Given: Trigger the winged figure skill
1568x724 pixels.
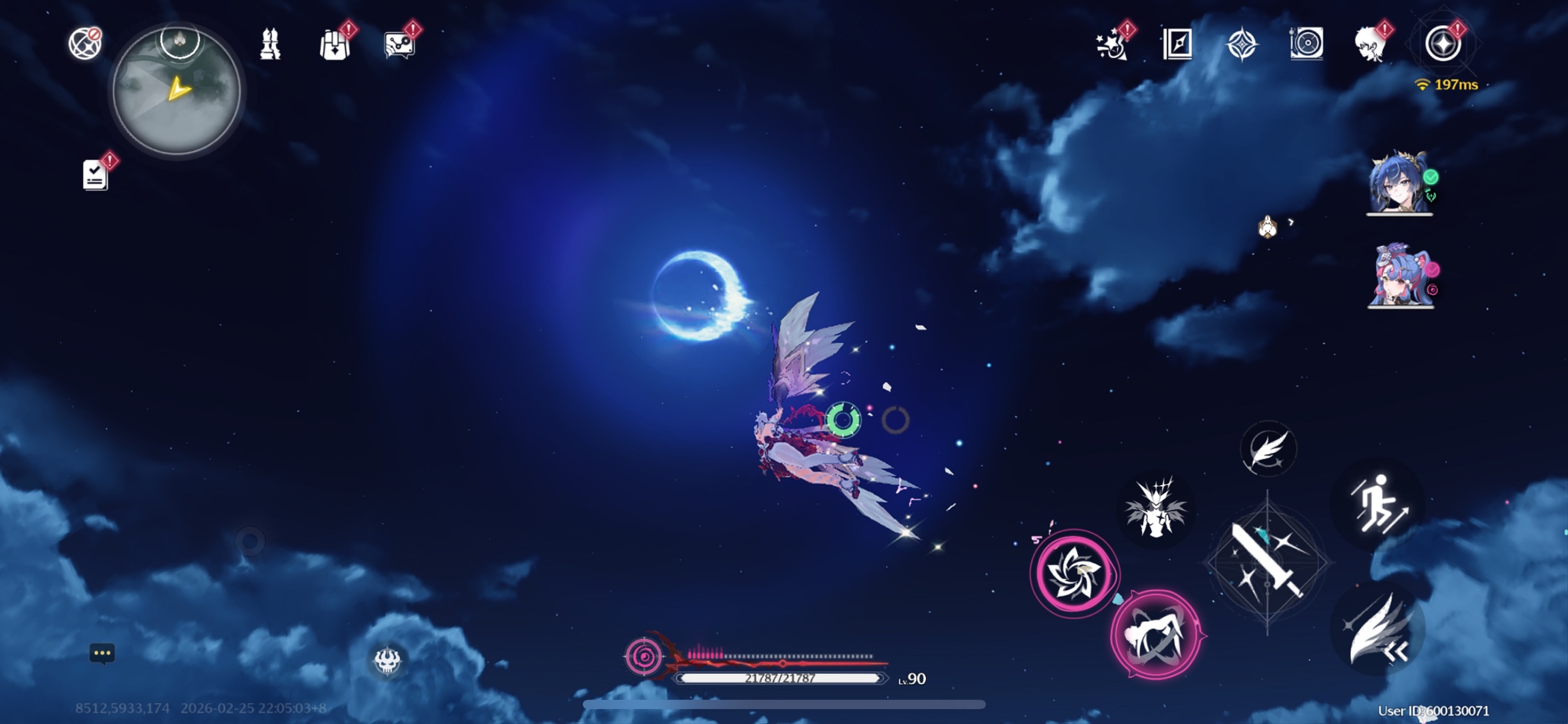Looking at the screenshot, I should tap(1155, 509).
